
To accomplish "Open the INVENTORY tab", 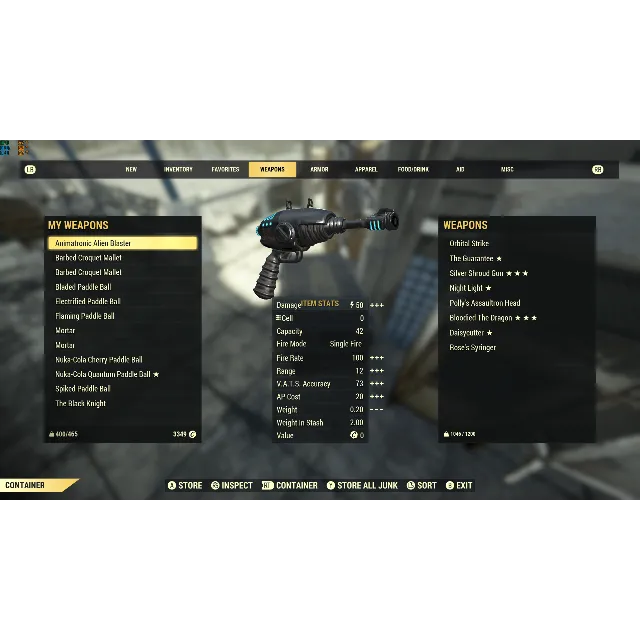I will click(x=178, y=170).
